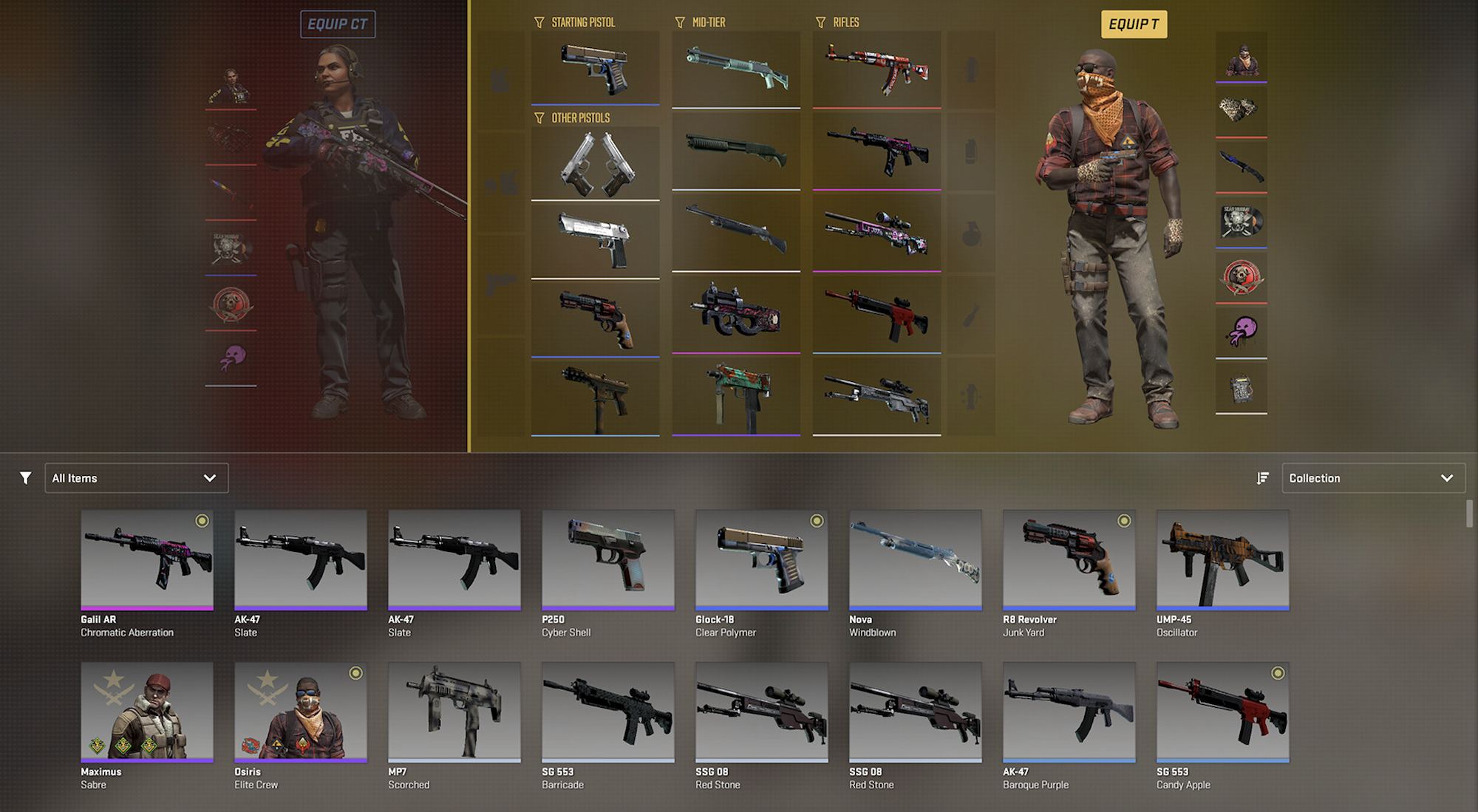Switch to the Equip CT loadout
This screenshot has width=1478, height=812.
click(x=338, y=24)
